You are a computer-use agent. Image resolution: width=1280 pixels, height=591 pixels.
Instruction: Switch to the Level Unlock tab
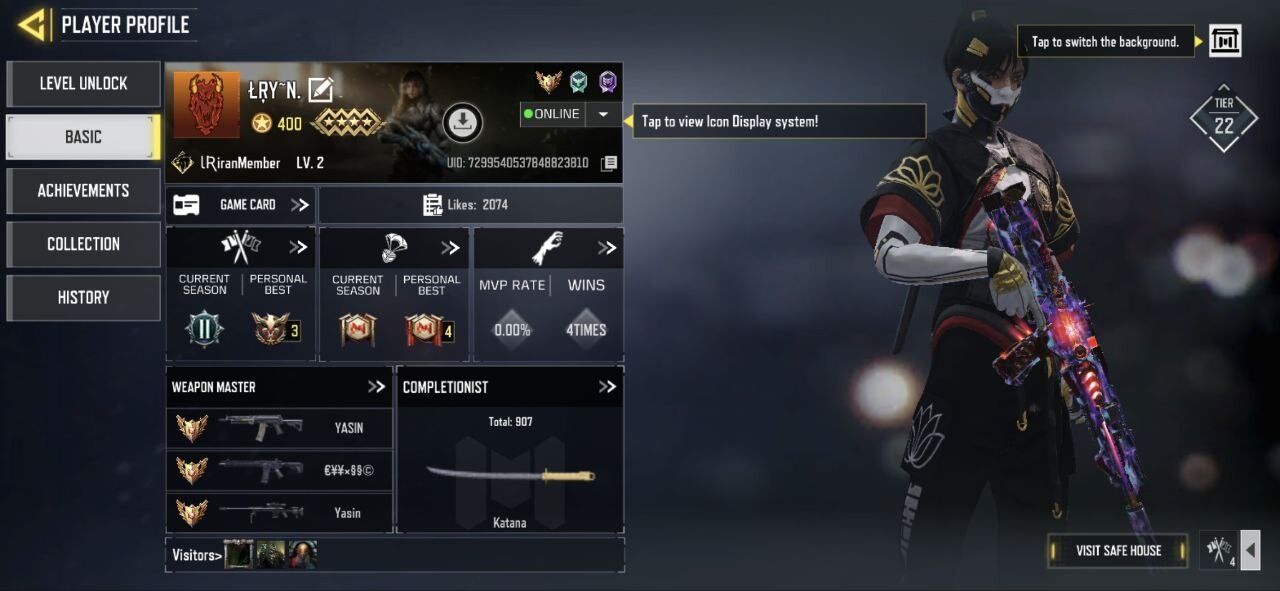click(83, 84)
